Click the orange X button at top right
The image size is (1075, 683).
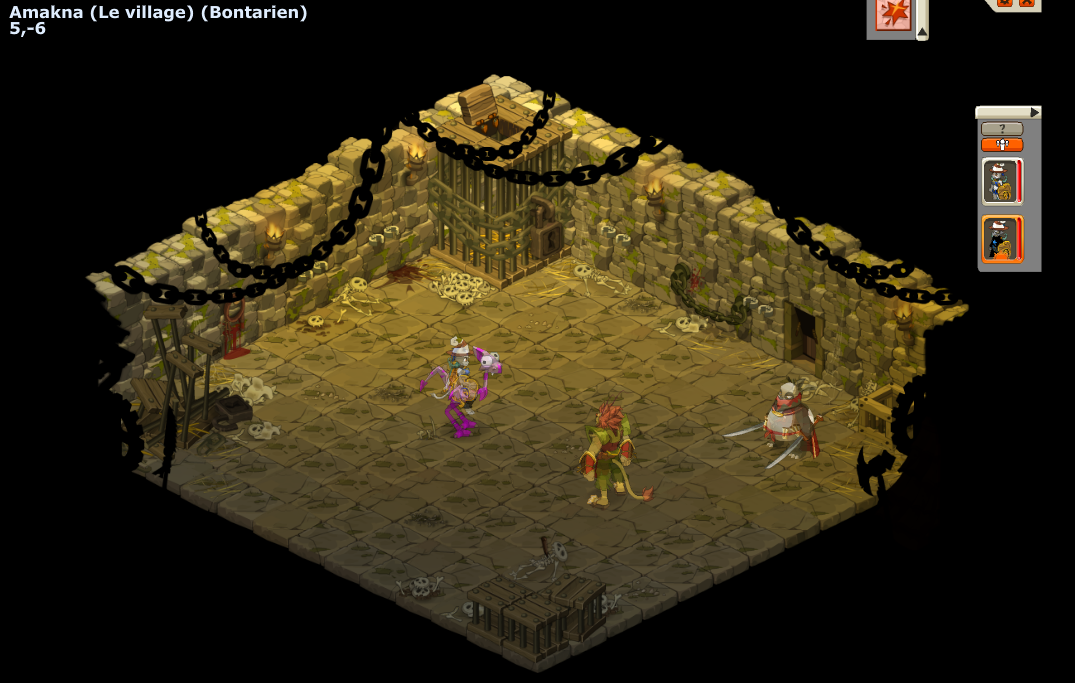[x=1027, y=3]
